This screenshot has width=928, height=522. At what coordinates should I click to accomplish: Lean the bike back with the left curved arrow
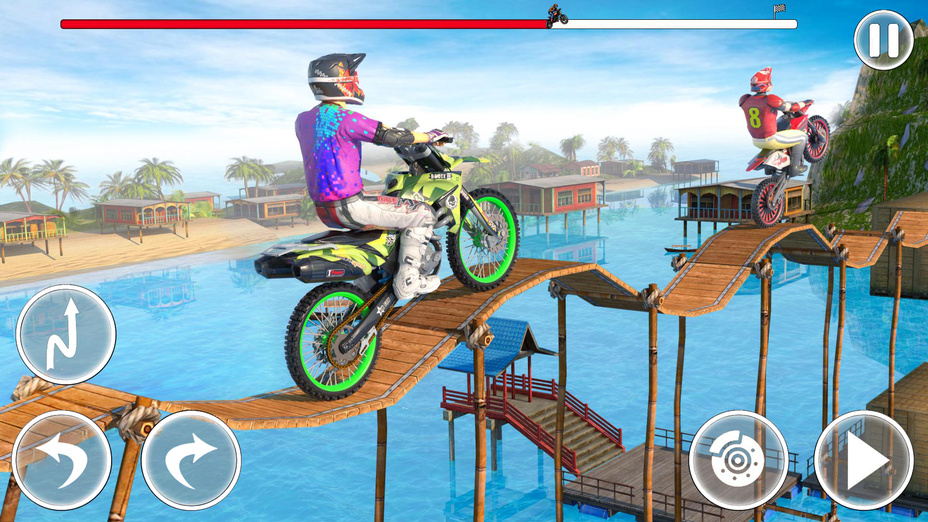click(62, 460)
